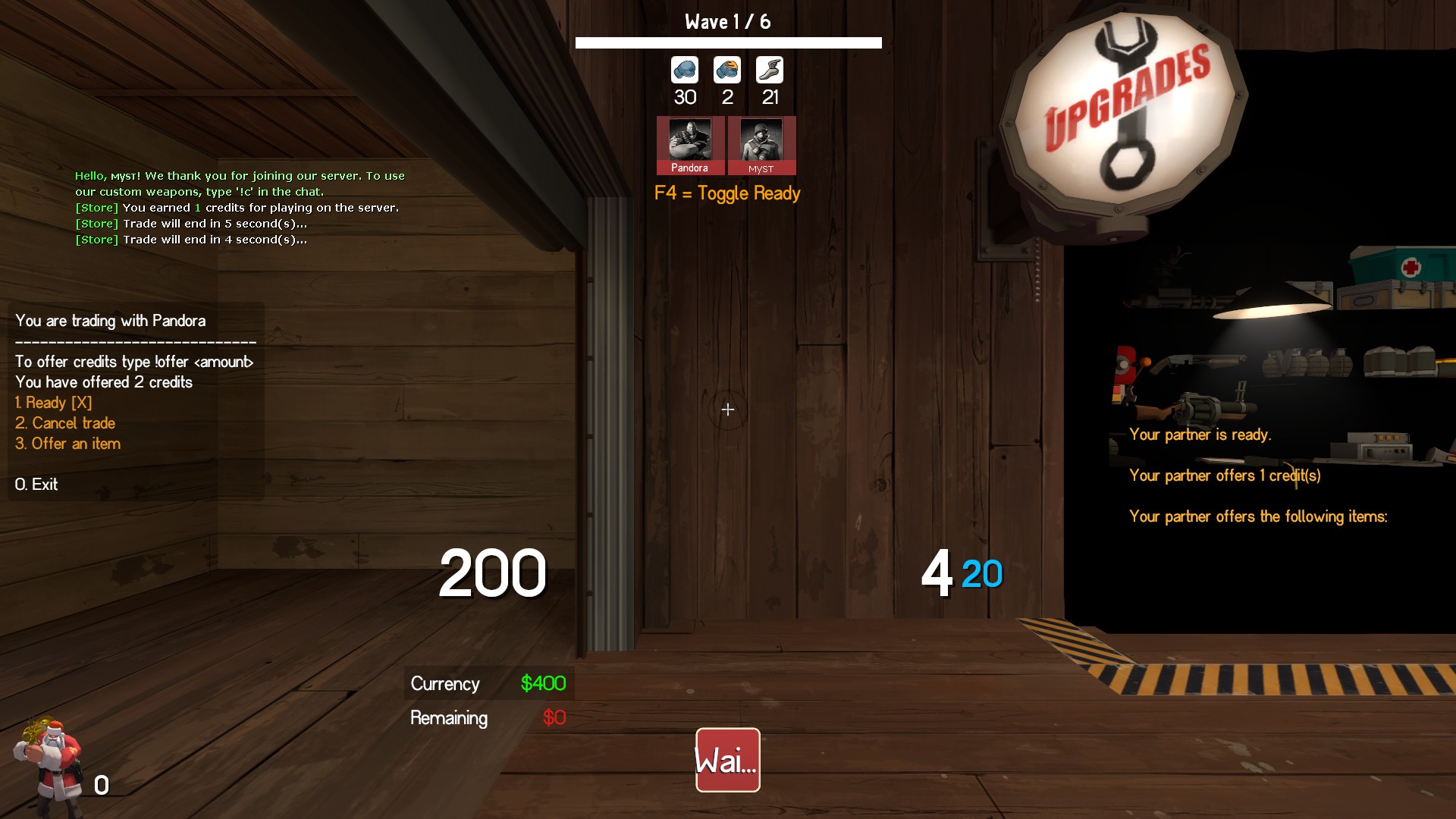Toggle the Ready [X] trade option

(54, 403)
